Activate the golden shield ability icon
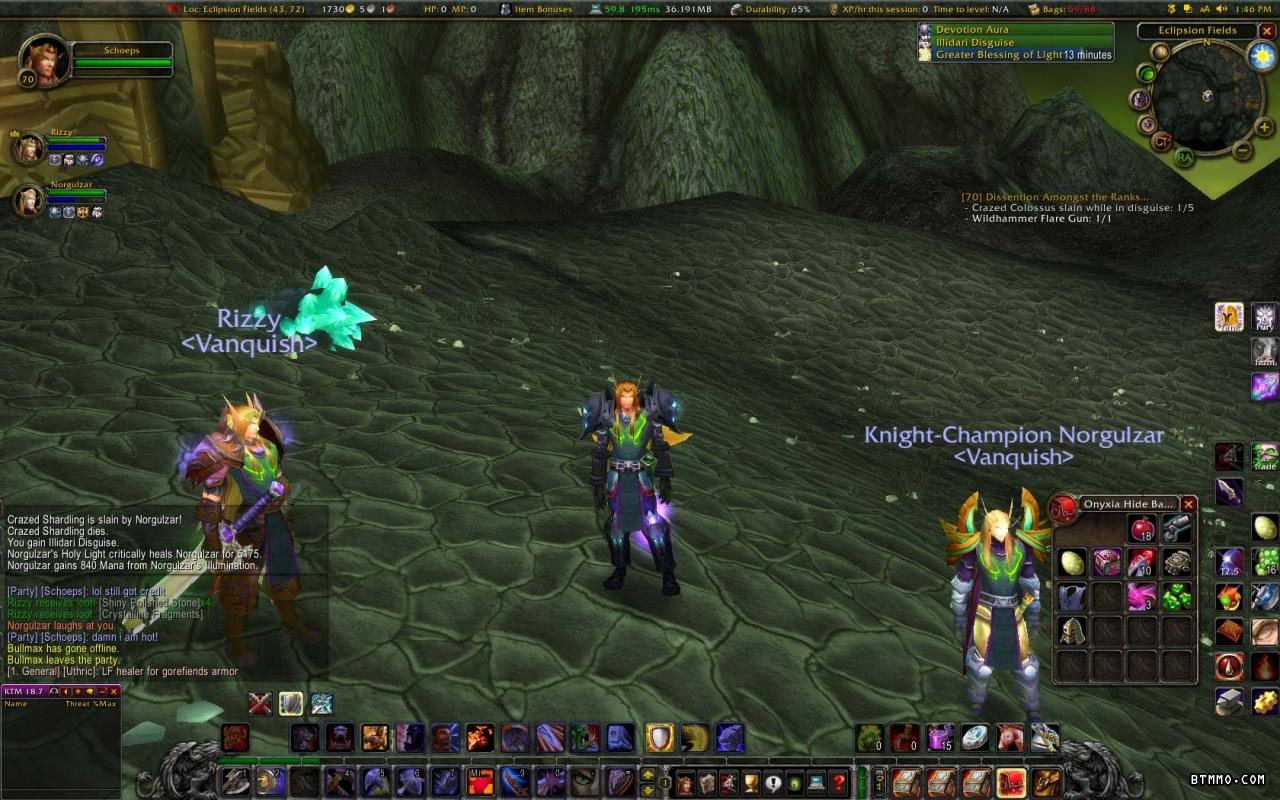The height and width of the screenshot is (800, 1280). pos(659,738)
